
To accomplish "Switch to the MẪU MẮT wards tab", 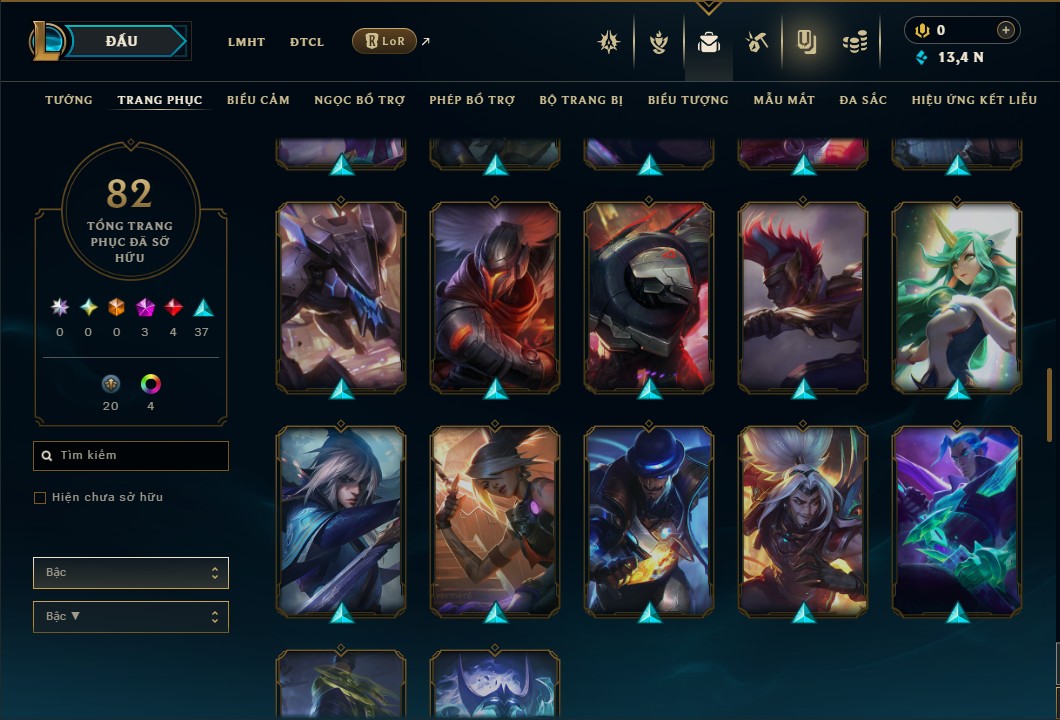I will (x=784, y=100).
